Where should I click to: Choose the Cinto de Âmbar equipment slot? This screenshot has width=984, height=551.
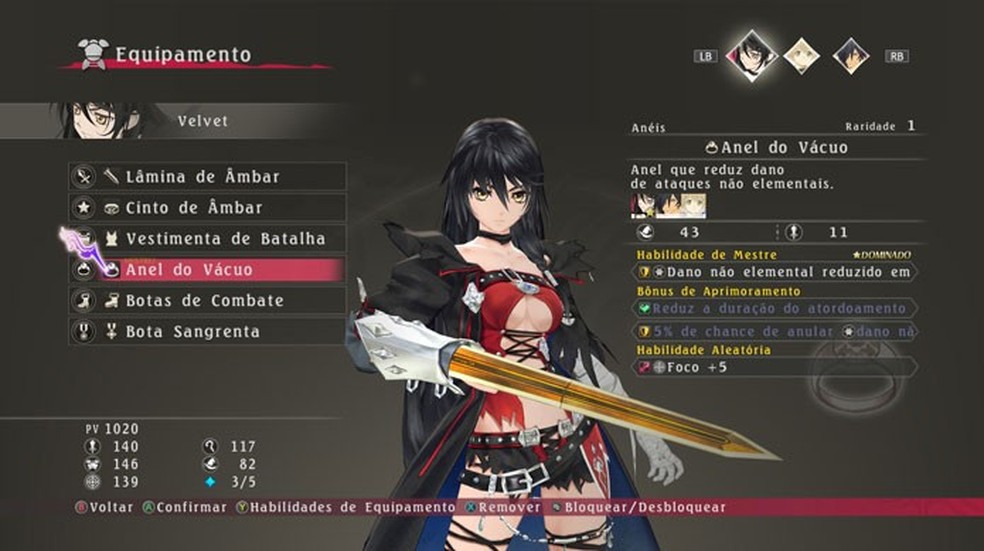click(x=207, y=208)
